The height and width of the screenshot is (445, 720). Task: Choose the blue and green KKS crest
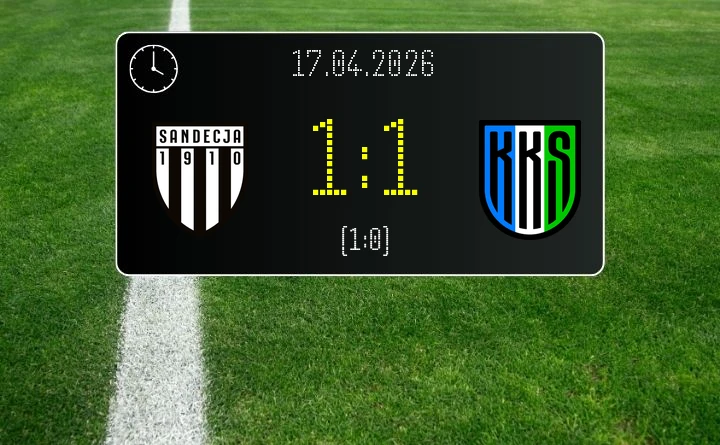click(x=529, y=178)
